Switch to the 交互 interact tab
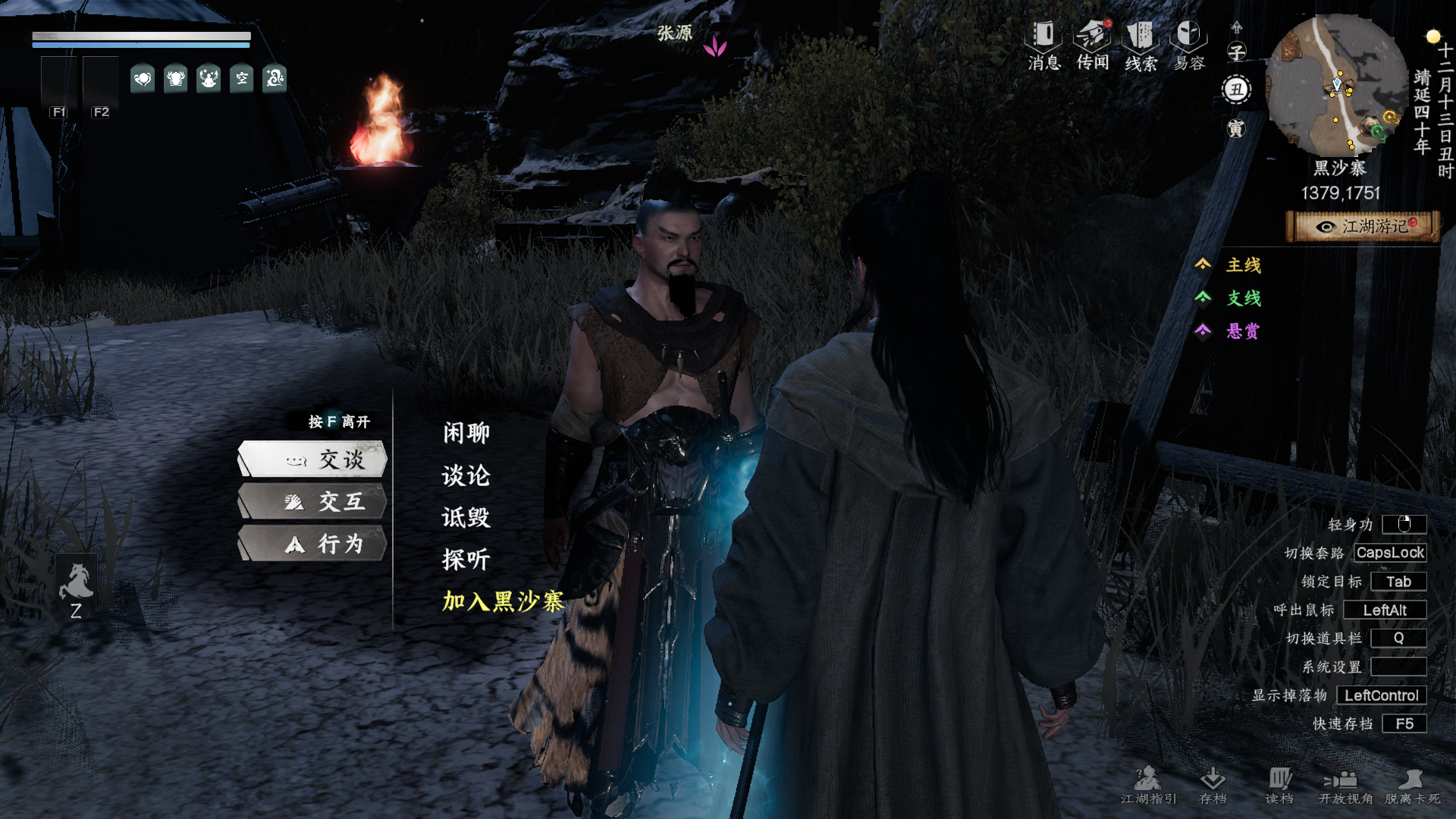Screen dimensions: 1456x819 tap(313, 502)
